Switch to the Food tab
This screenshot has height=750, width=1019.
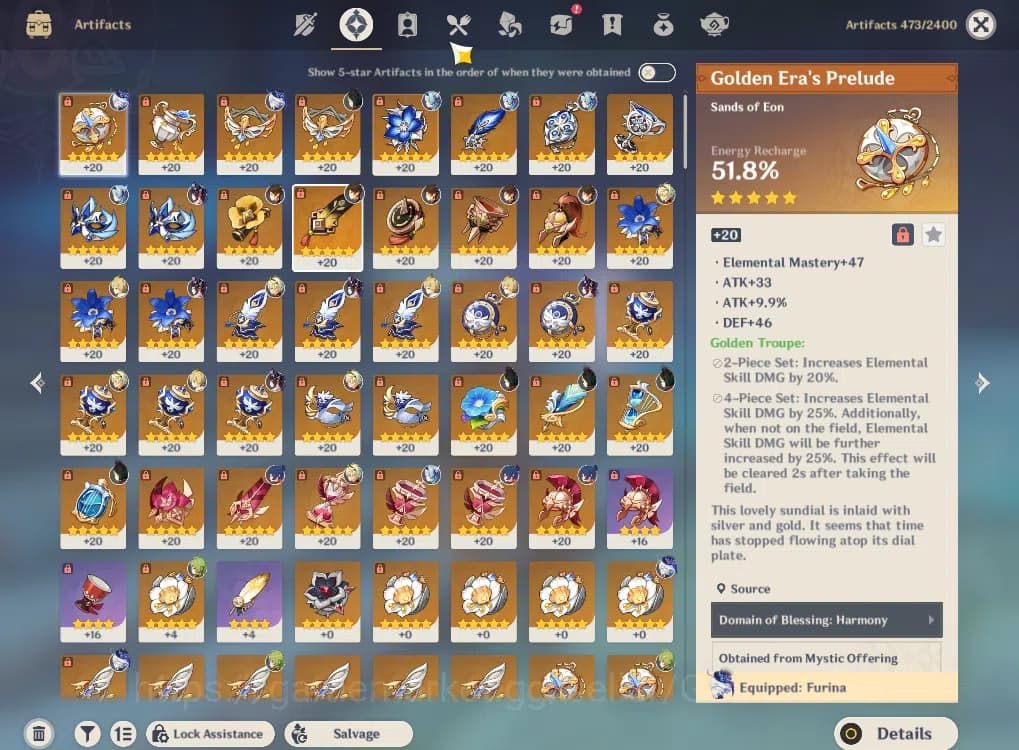point(458,25)
